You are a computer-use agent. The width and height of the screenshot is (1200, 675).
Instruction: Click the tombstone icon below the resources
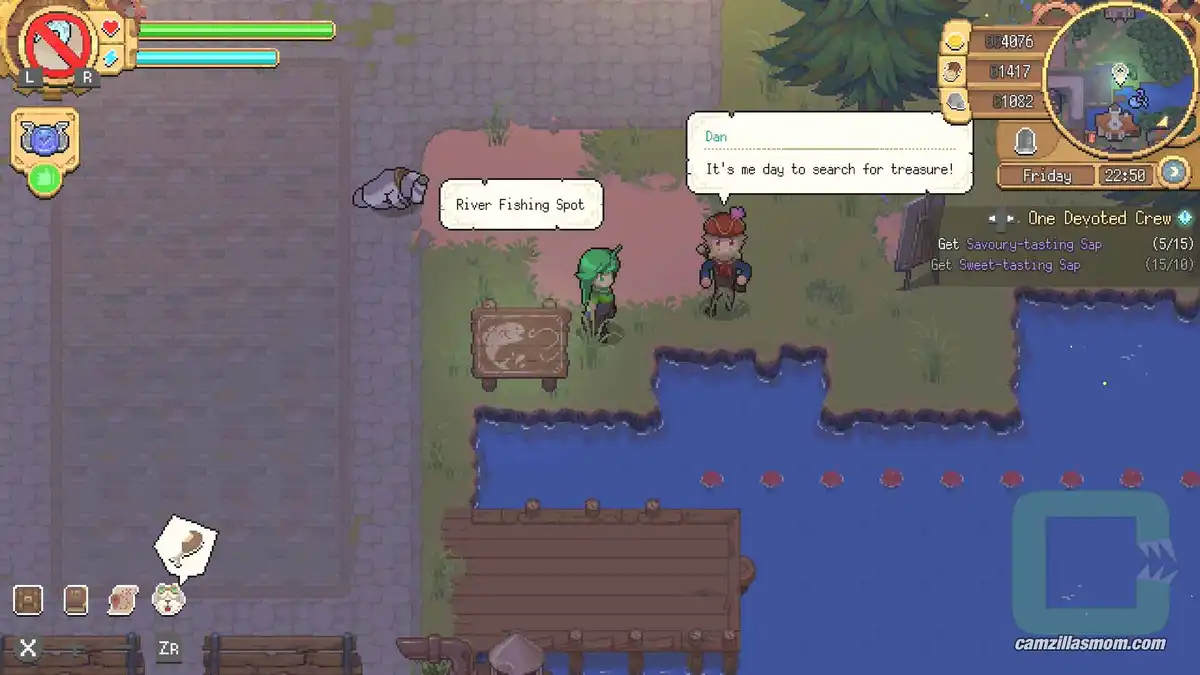[1024, 143]
